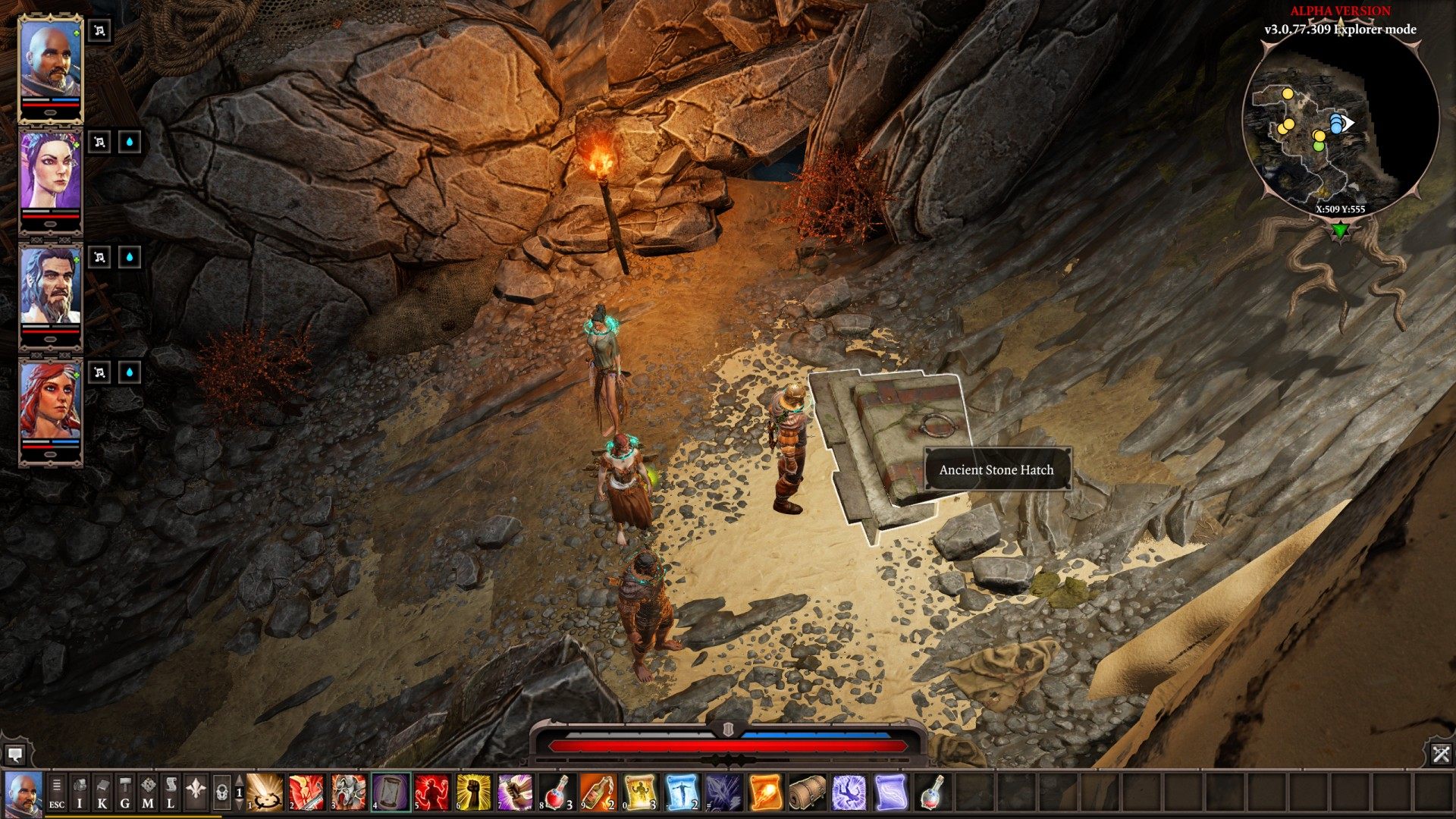This screenshot has height=819, width=1456.
Task: Open the chat speech bubble button
Action: coord(14,755)
